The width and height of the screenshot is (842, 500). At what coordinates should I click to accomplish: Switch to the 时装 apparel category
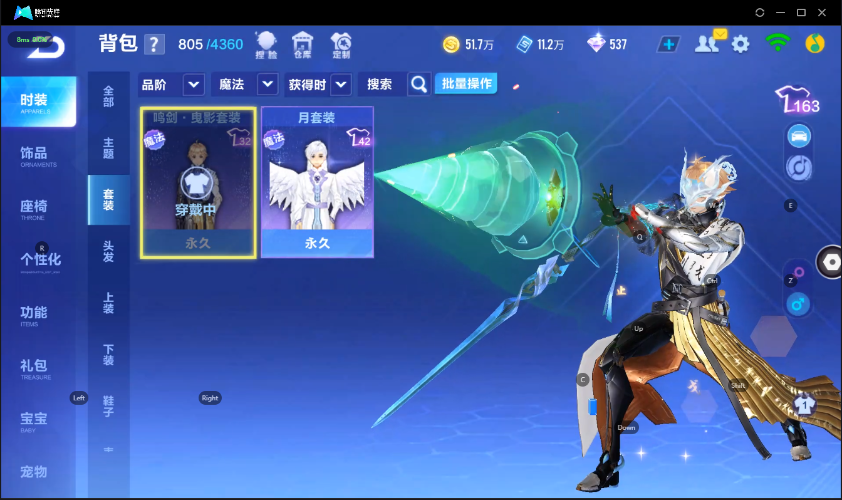[x=36, y=101]
